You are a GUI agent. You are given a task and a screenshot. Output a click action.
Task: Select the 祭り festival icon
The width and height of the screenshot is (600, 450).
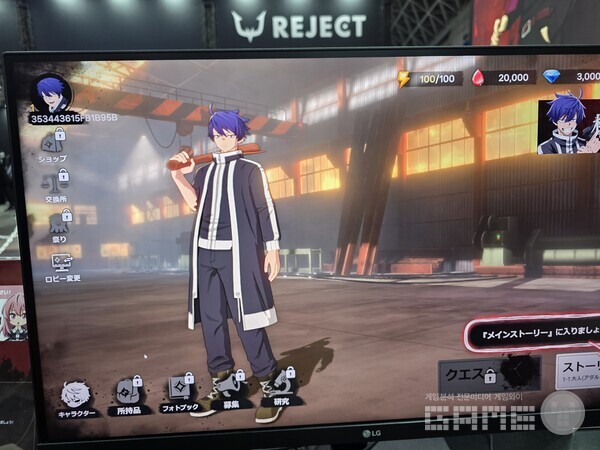pos(59,227)
